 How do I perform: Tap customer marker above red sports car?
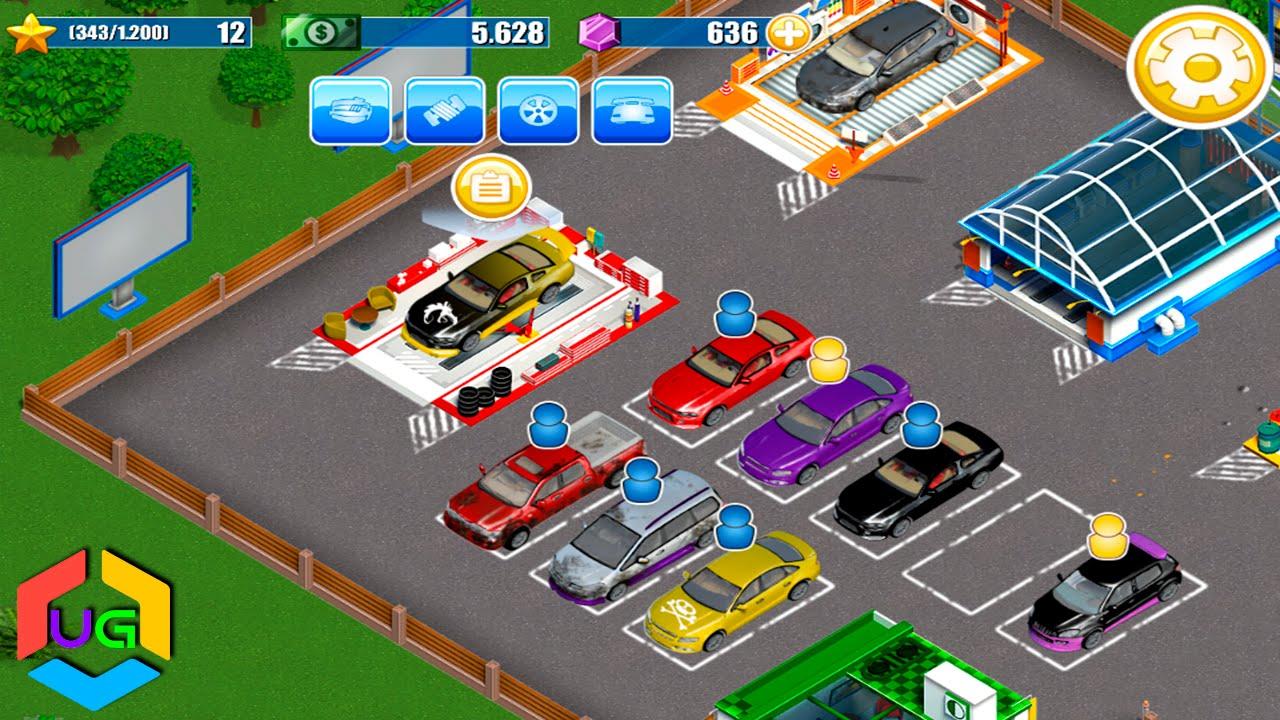[735, 314]
